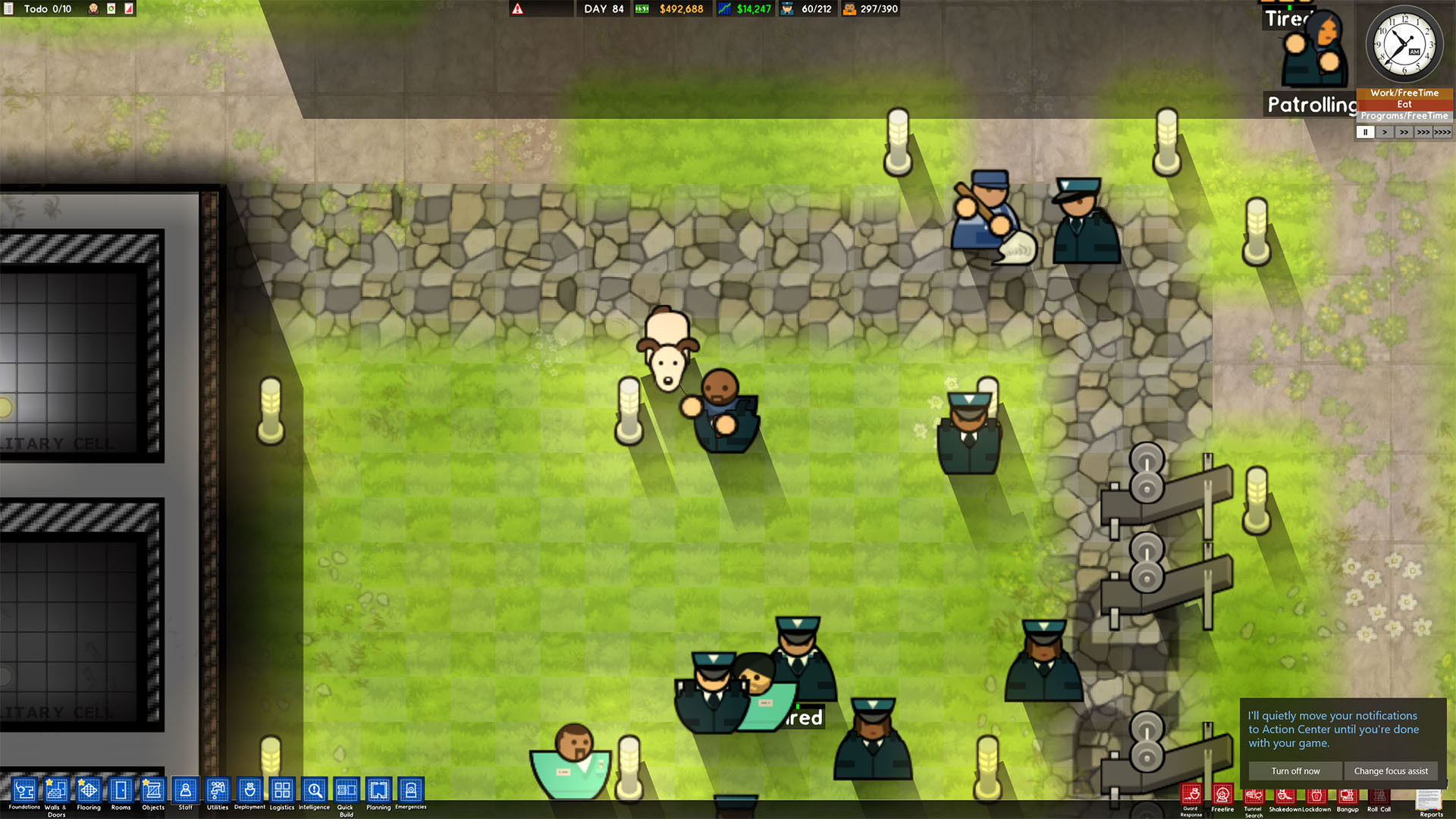Select the fastest game speed arrows
The width and height of the screenshot is (1456, 819).
(x=1442, y=132)
